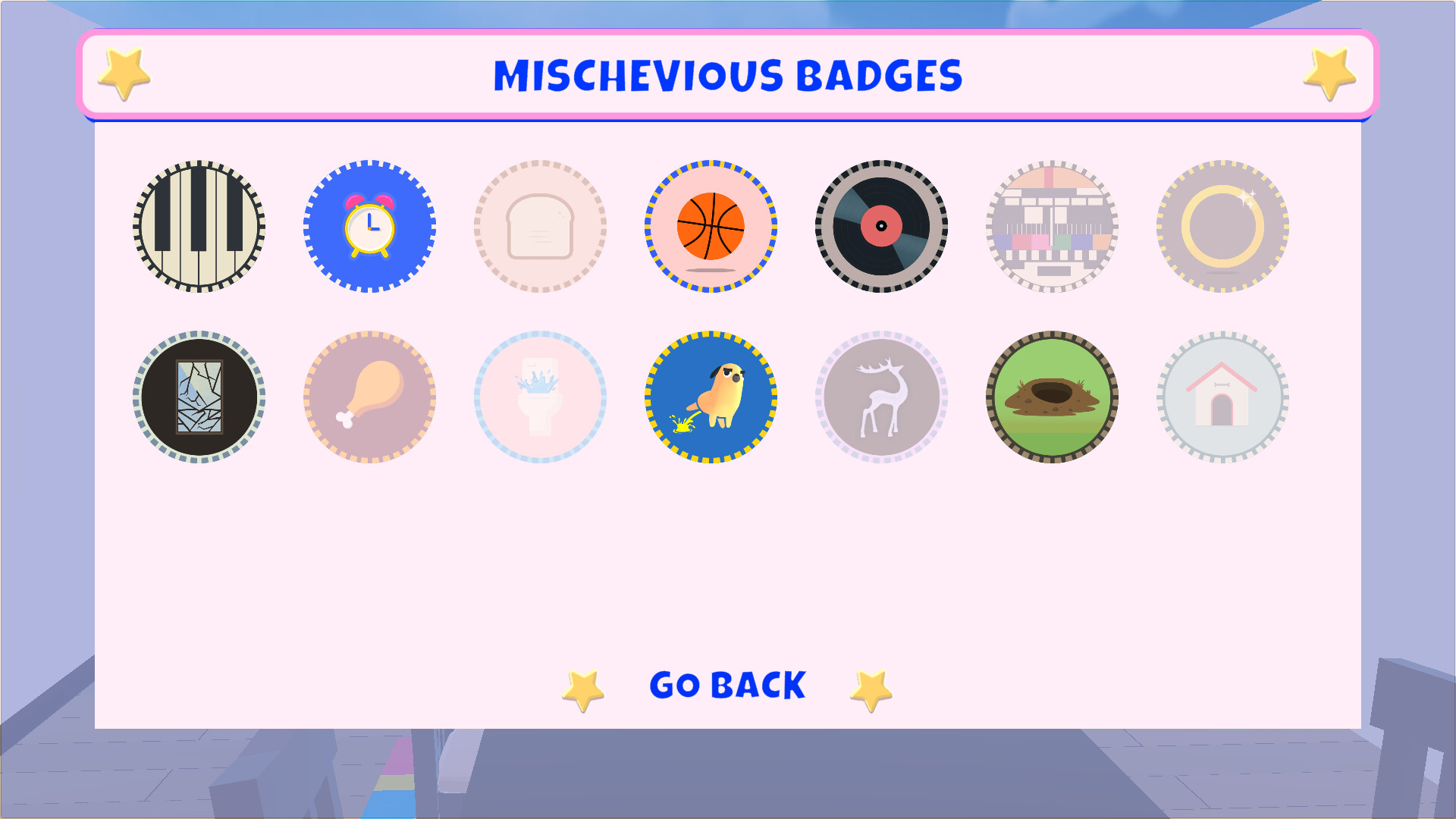Image resolution: width=1456 pixels, height=819 pixels.
Task: Click the locked chicken drumstick badge
Action: (x=370, y=395)
